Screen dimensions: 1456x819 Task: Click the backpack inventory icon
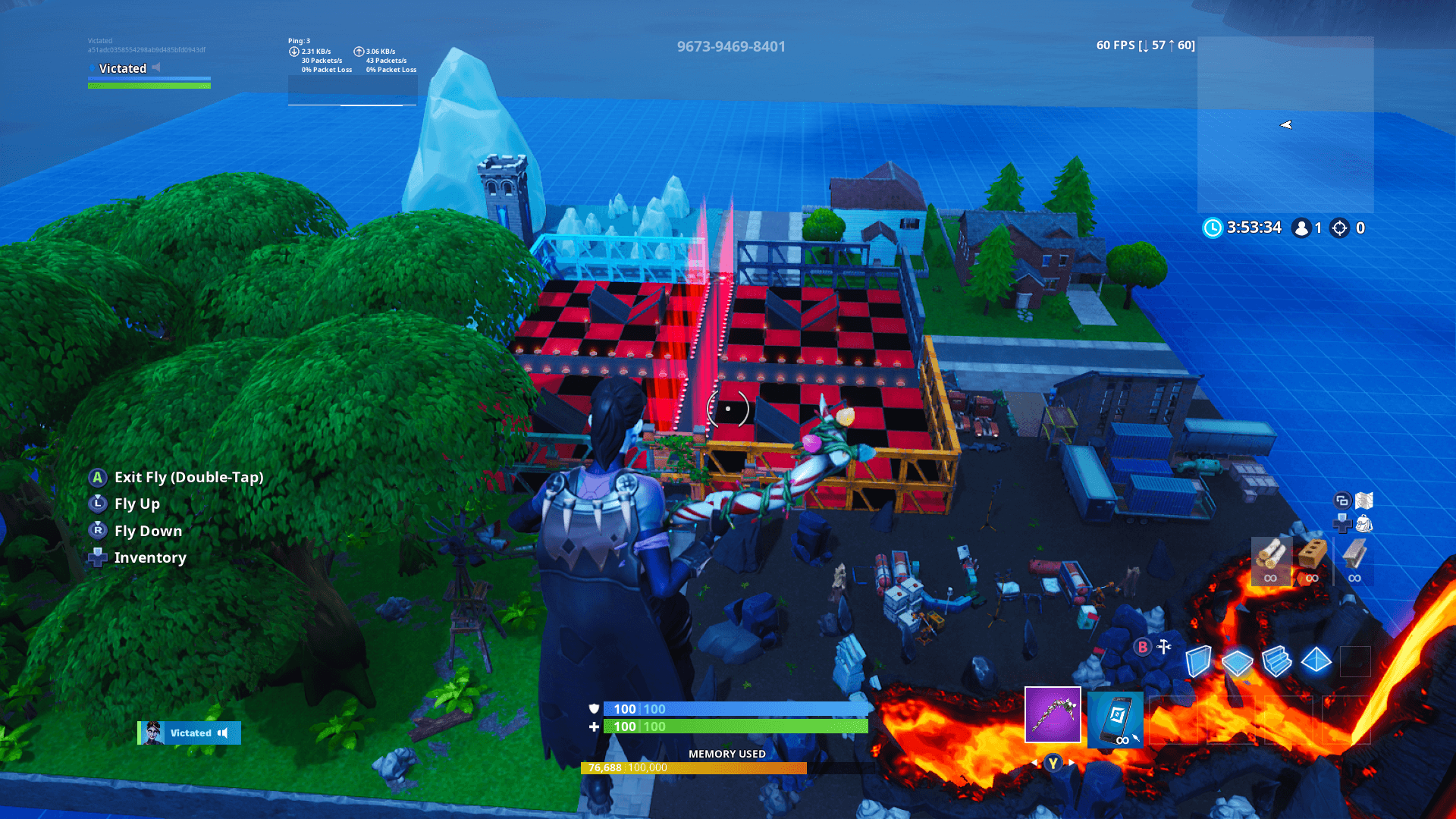1365,523
